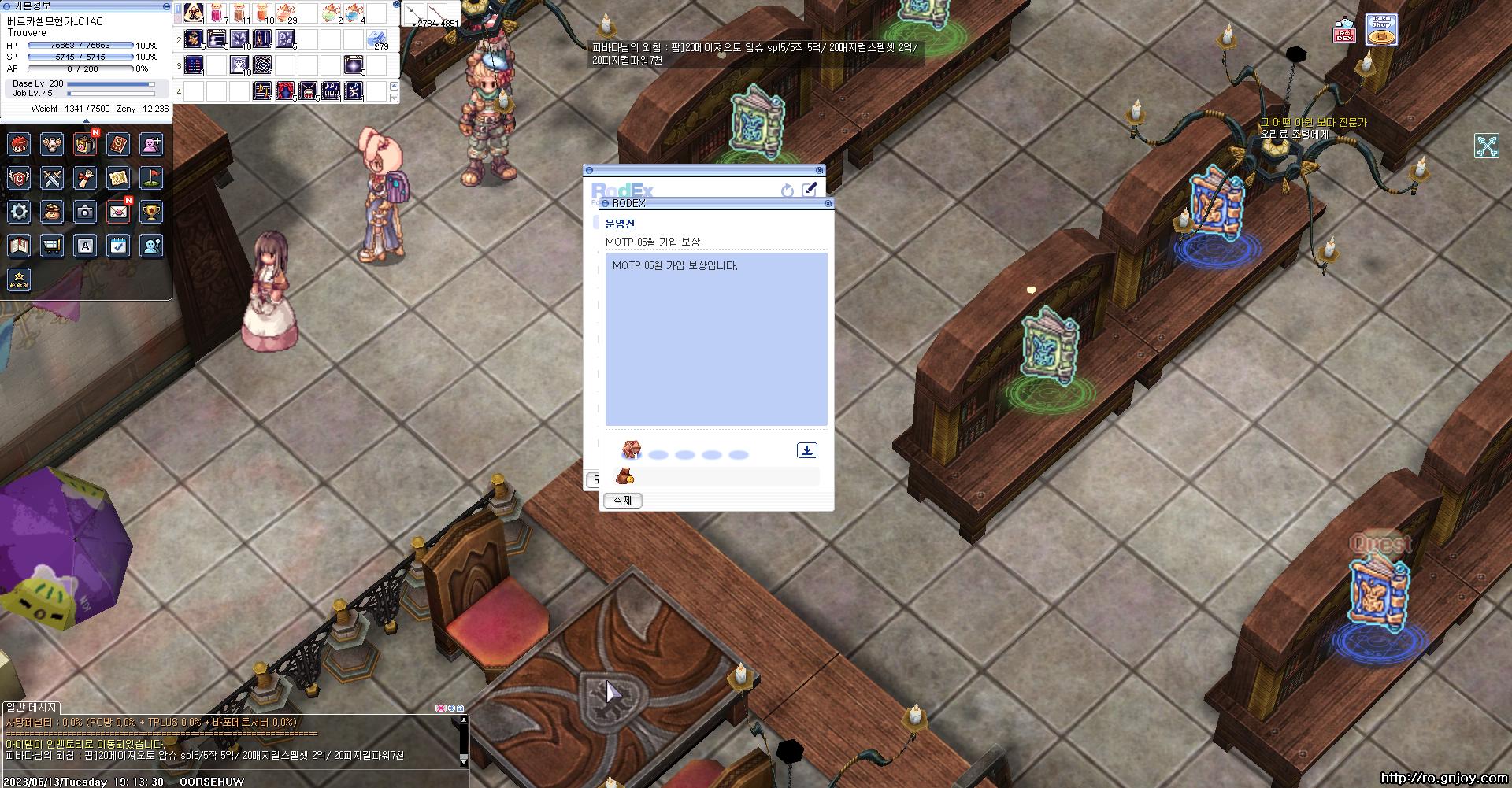
Task: Open the crossed swords battle icon
Action: tap(52, 178)
